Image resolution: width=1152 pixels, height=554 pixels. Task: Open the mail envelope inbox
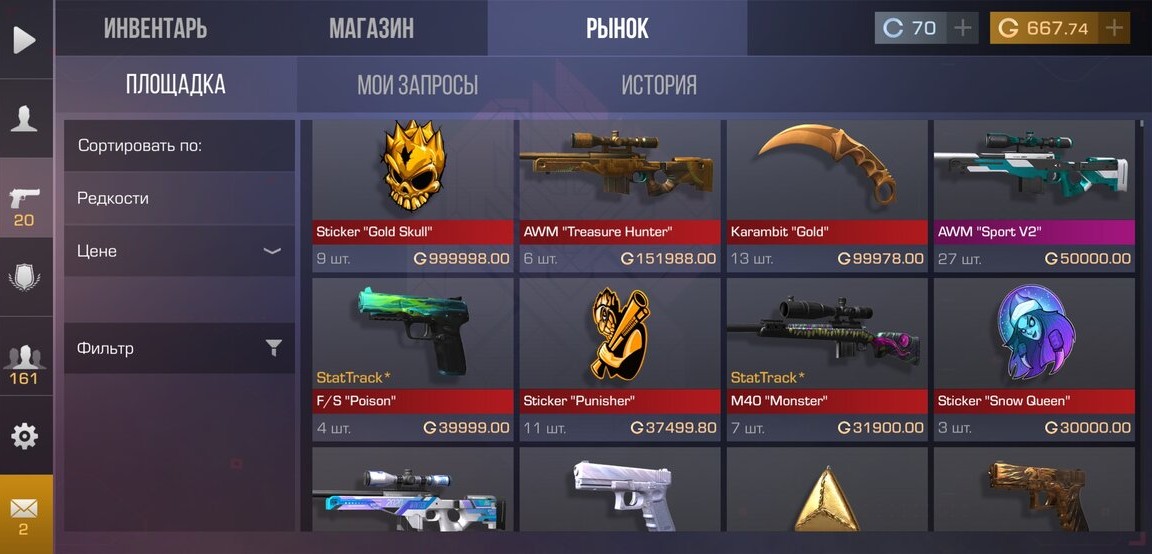click(25, 510)
